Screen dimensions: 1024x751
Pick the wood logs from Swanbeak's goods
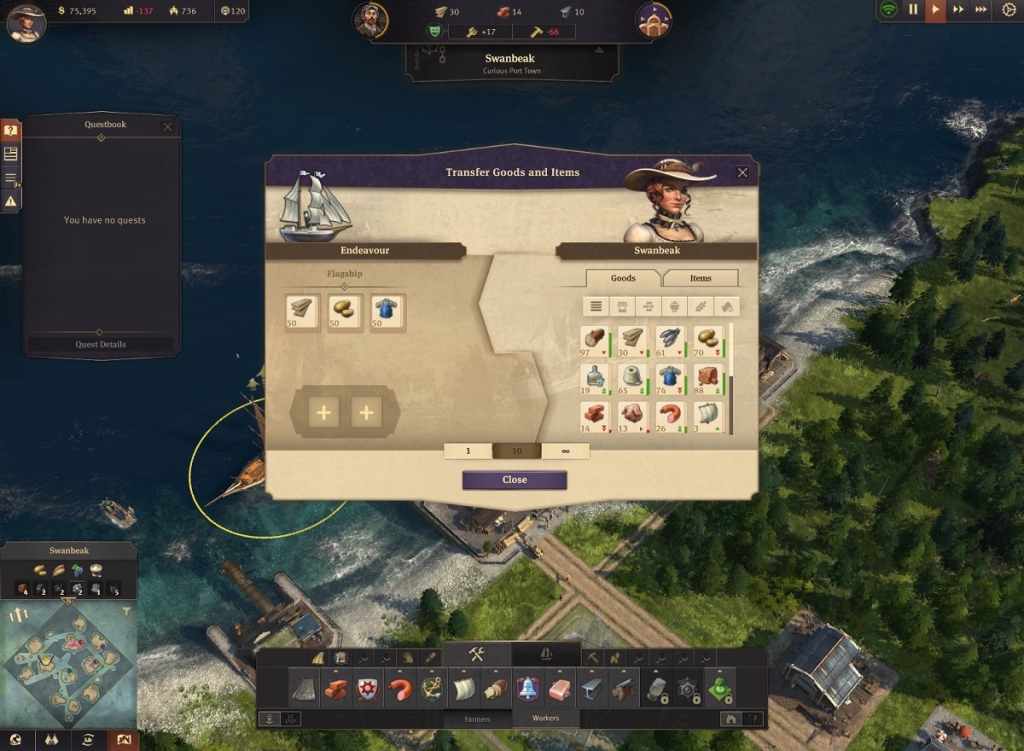(x=595, y=340)
